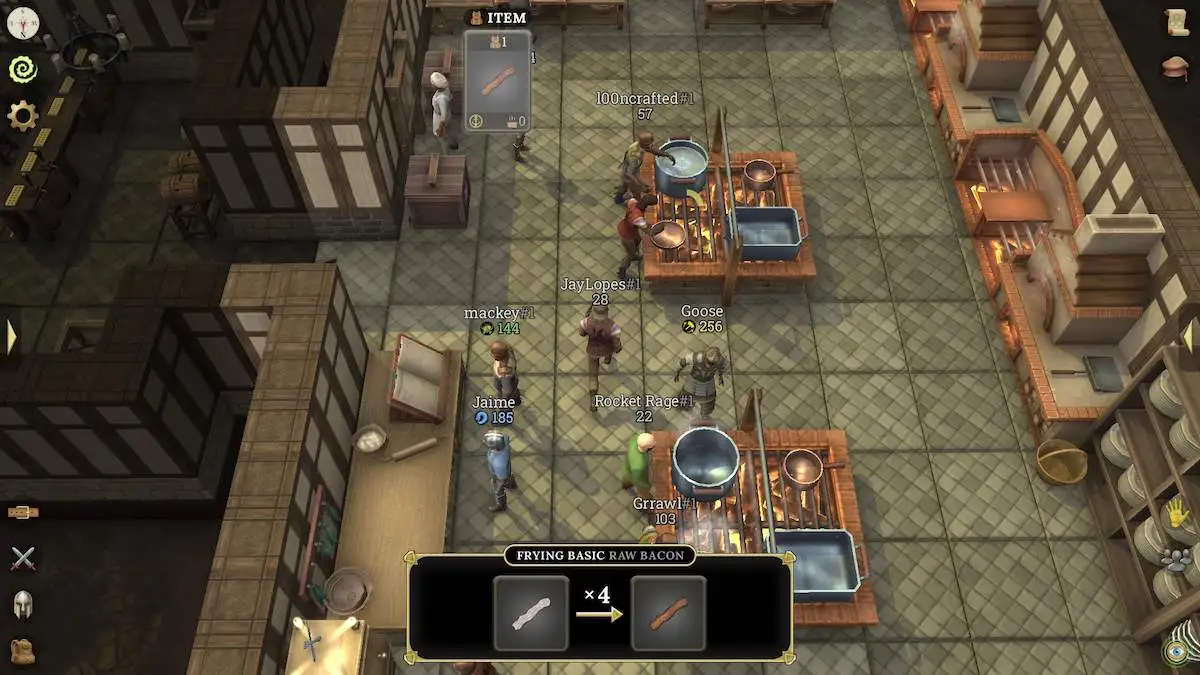Open the backpack inventory

coord(23,650)
